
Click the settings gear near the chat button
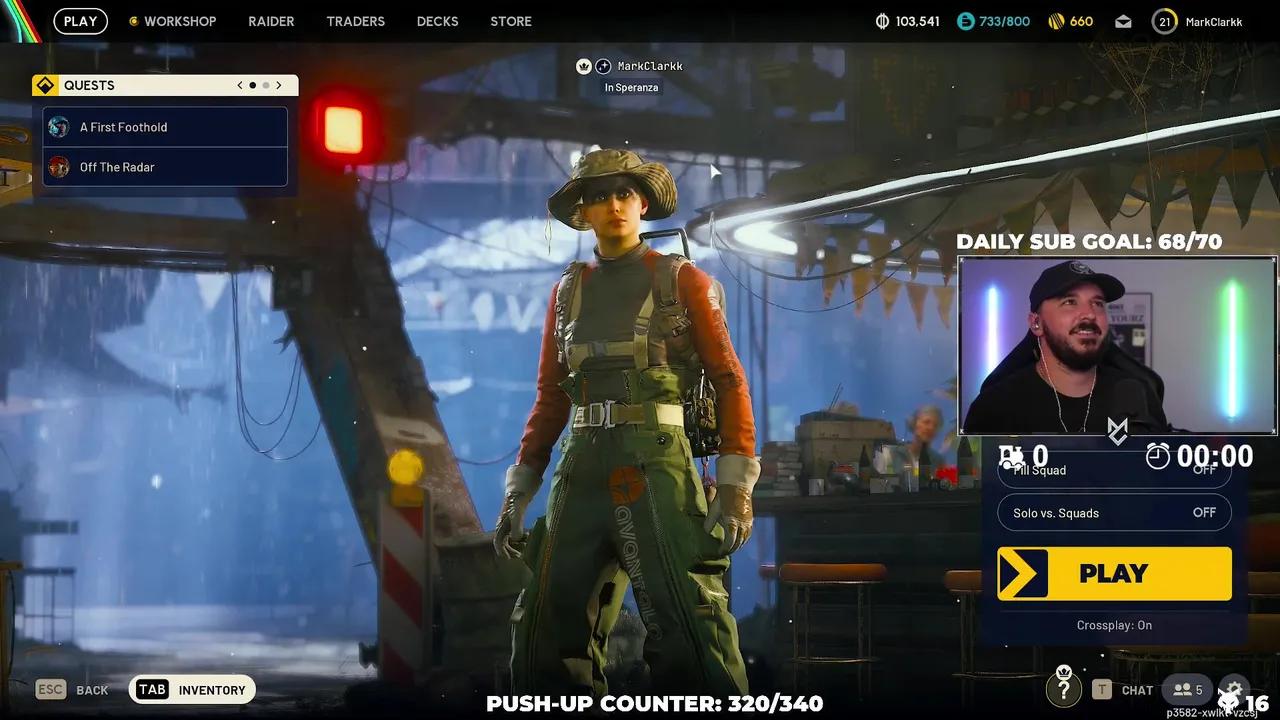pyautogui.click(x=1233, y=688)
